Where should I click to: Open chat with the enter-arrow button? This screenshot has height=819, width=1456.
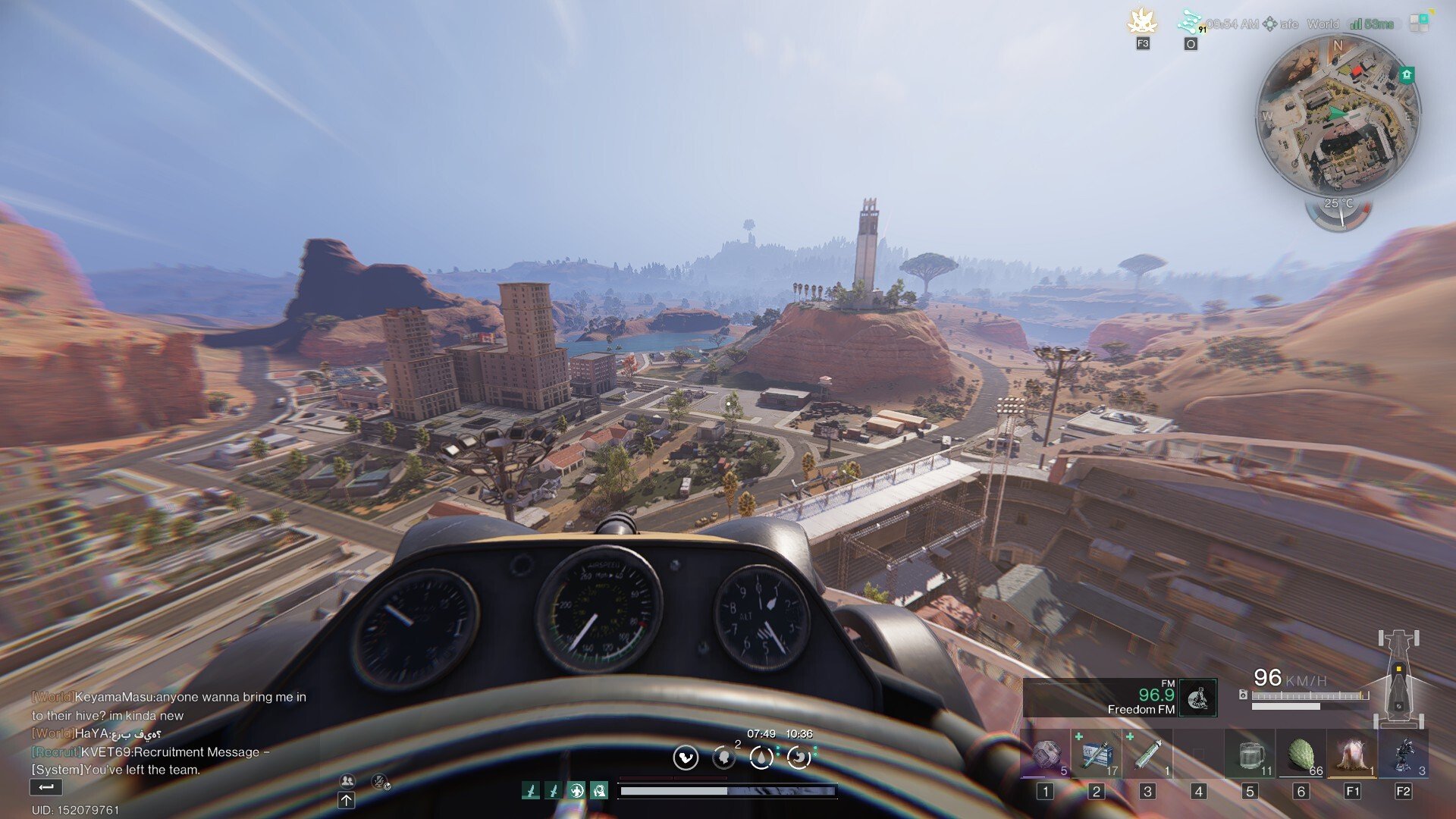pyautogui.click(x=45, y=788)
